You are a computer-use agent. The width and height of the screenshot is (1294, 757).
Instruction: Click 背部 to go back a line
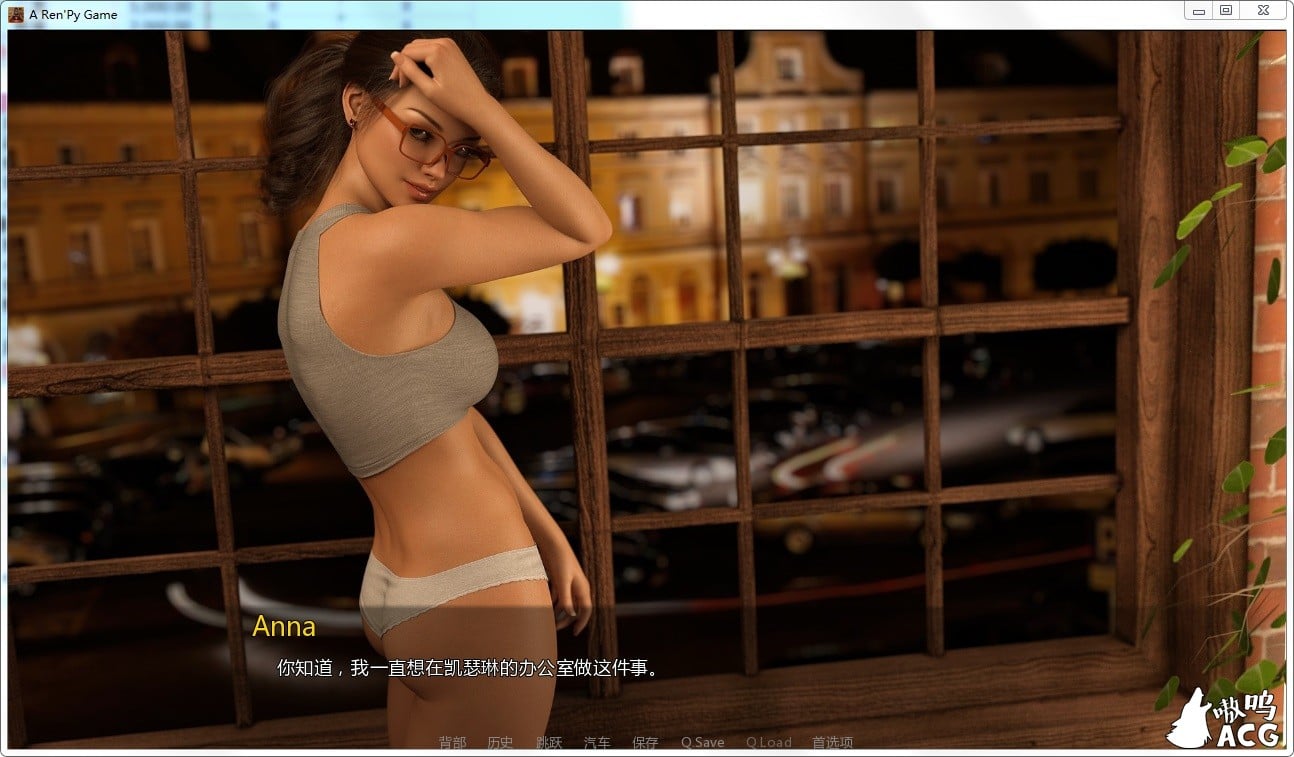(452, 743)
